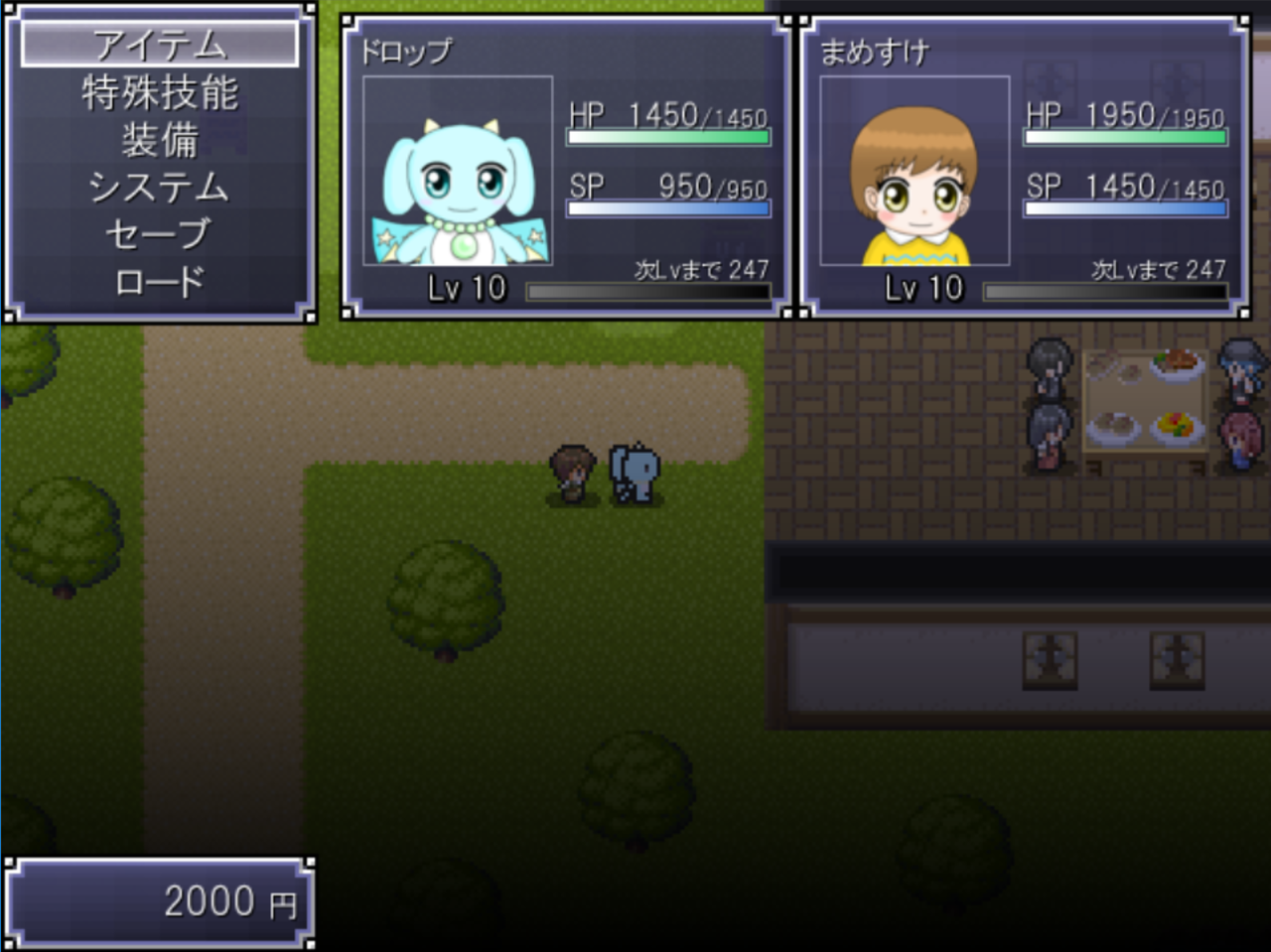The height and width of the screenshot is (952, 1271).
Task: Click セーブ to save the game
Action: tap(159, 234)
